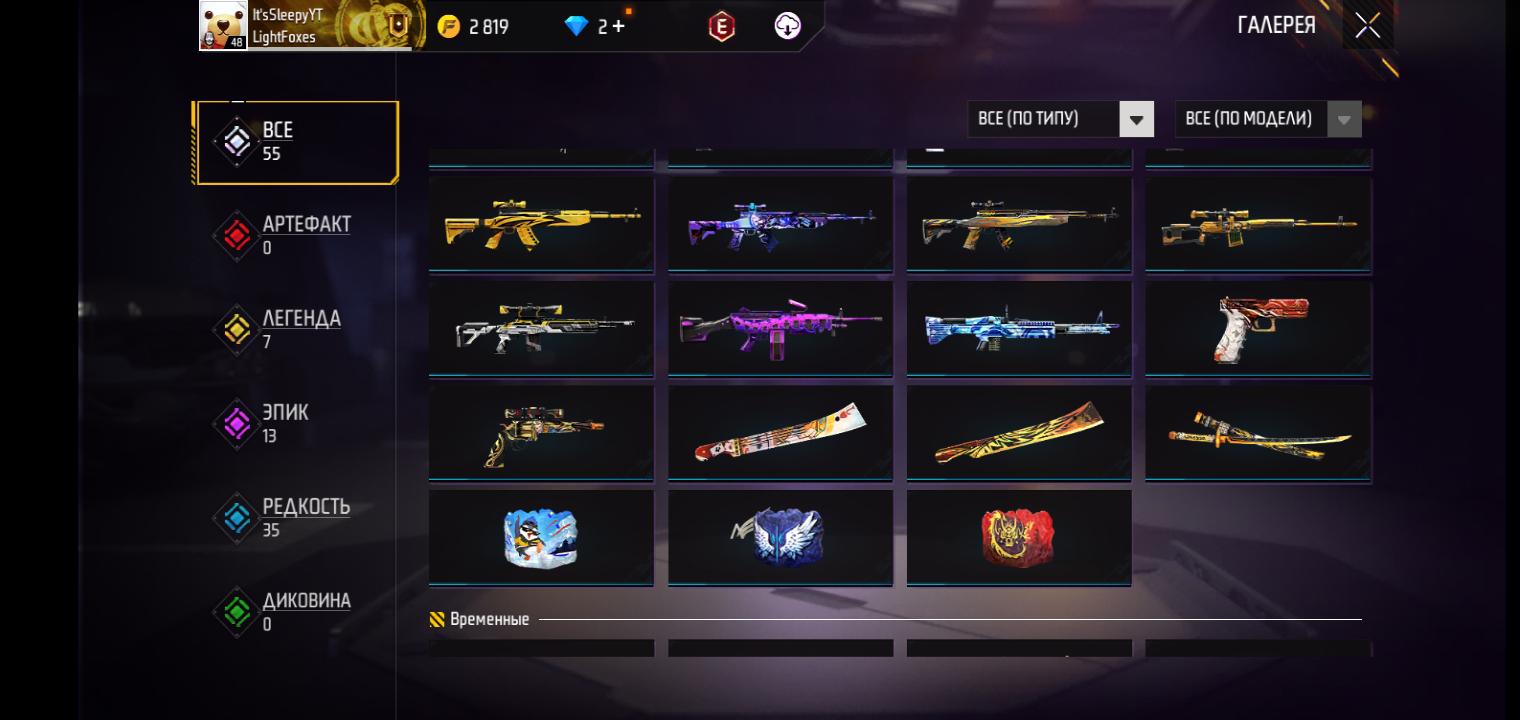Open the player profile avatar
The height and width of the screenshot is (720, 1520).
click(x=223, y=25)
